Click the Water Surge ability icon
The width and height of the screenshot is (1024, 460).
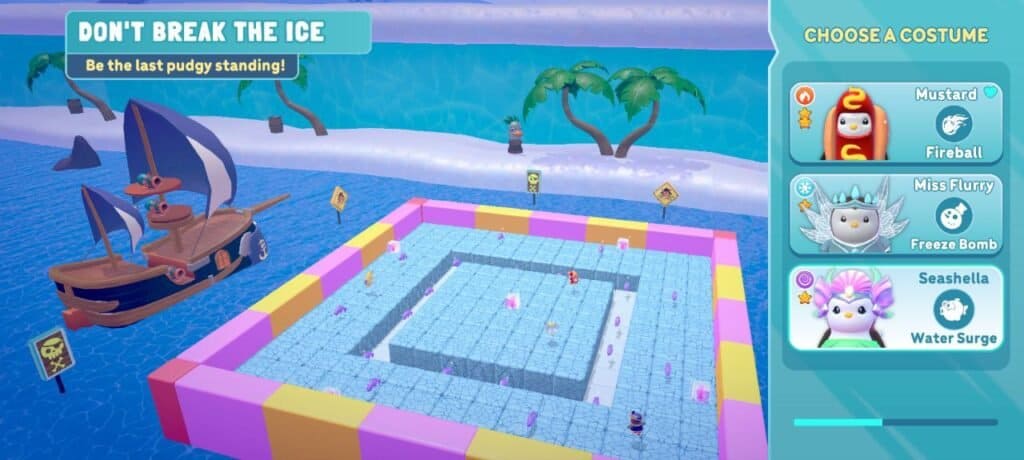pyautogui.click(x=953, y=307)
